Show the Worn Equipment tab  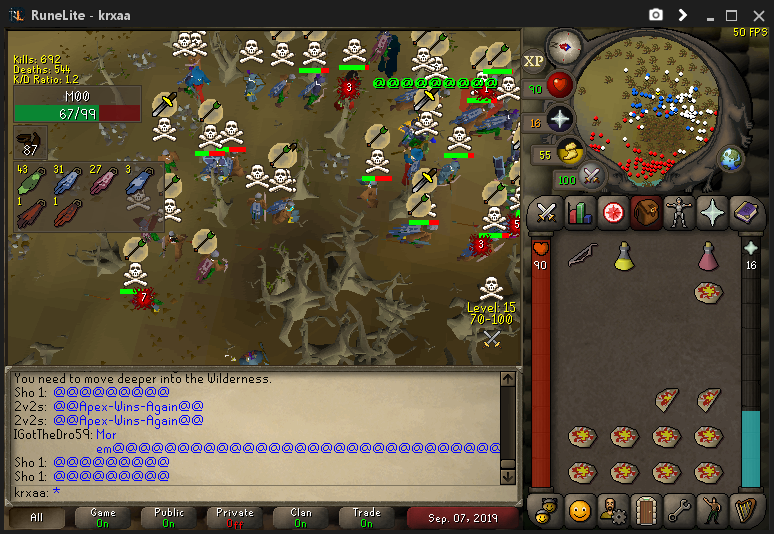(678, 212)
